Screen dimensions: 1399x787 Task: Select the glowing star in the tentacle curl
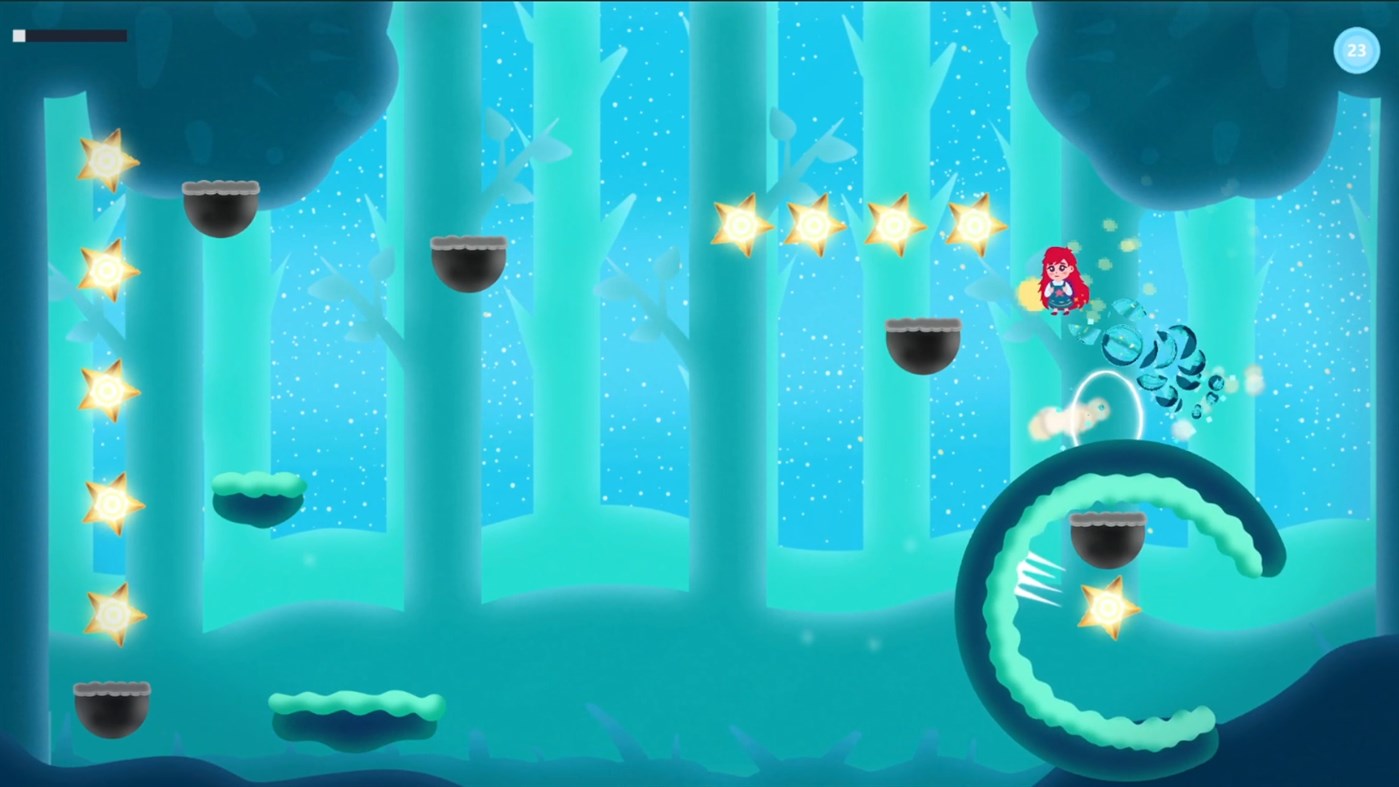[x=1108, y=607]
